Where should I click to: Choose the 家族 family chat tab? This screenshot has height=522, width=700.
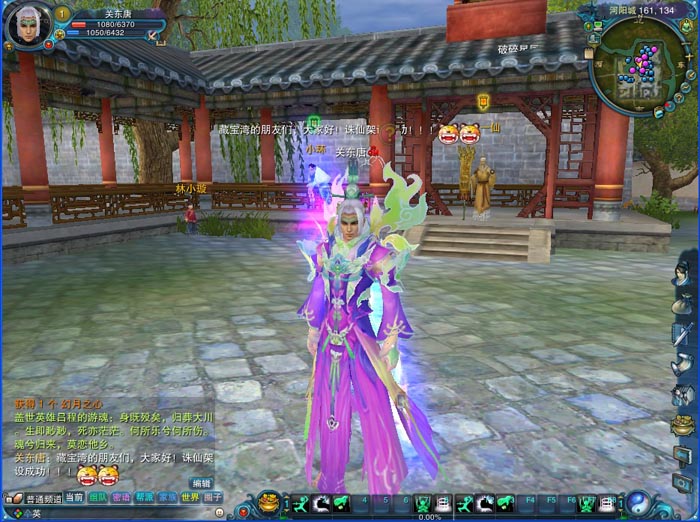168,497
